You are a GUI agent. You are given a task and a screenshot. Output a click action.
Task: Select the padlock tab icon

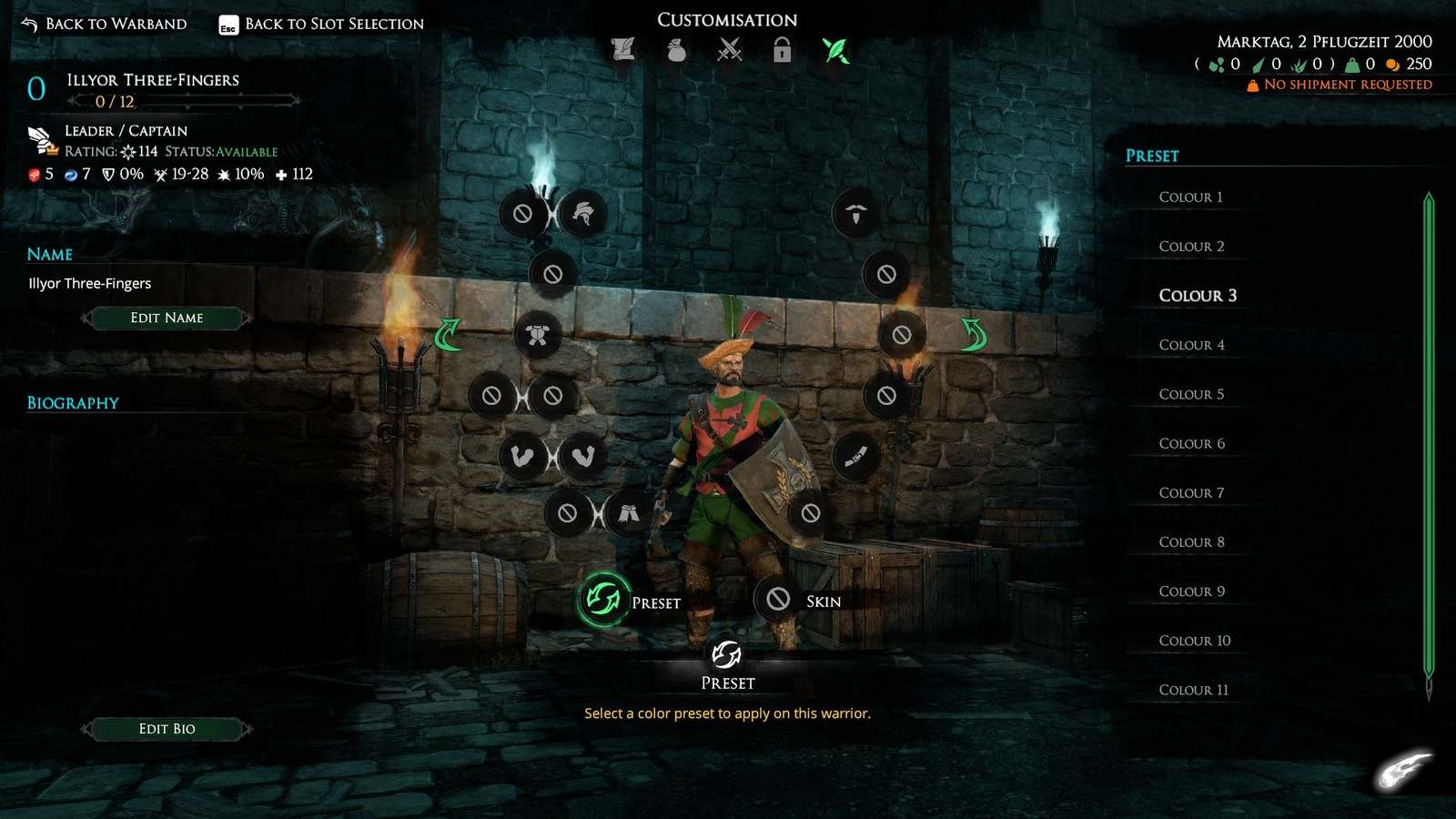pos(782,50)
